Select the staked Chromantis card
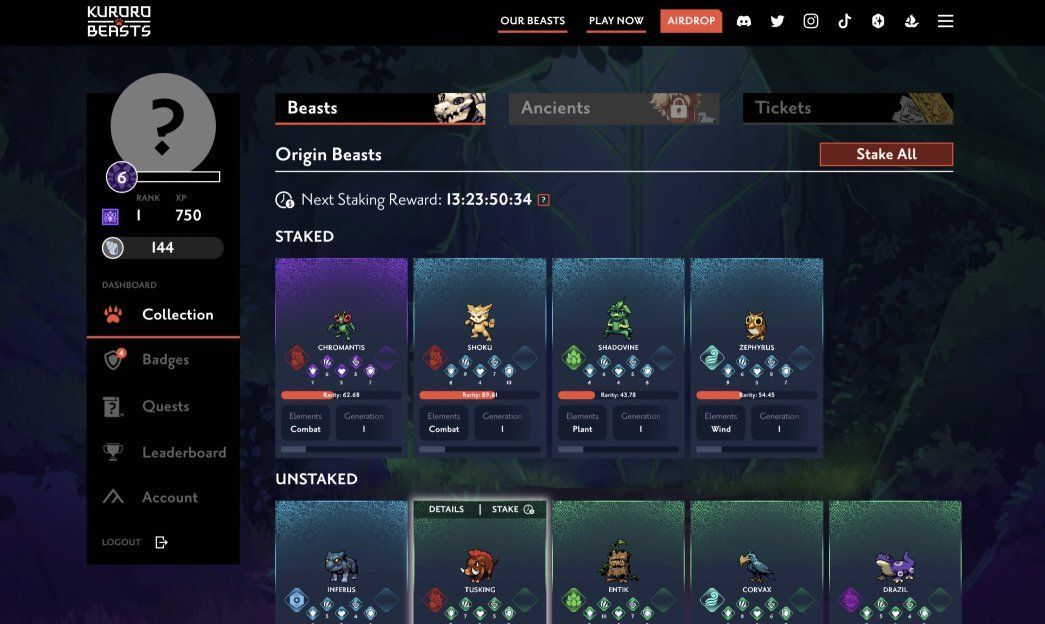The width and height of the screenshot is (1045, 624). (341, 357)
